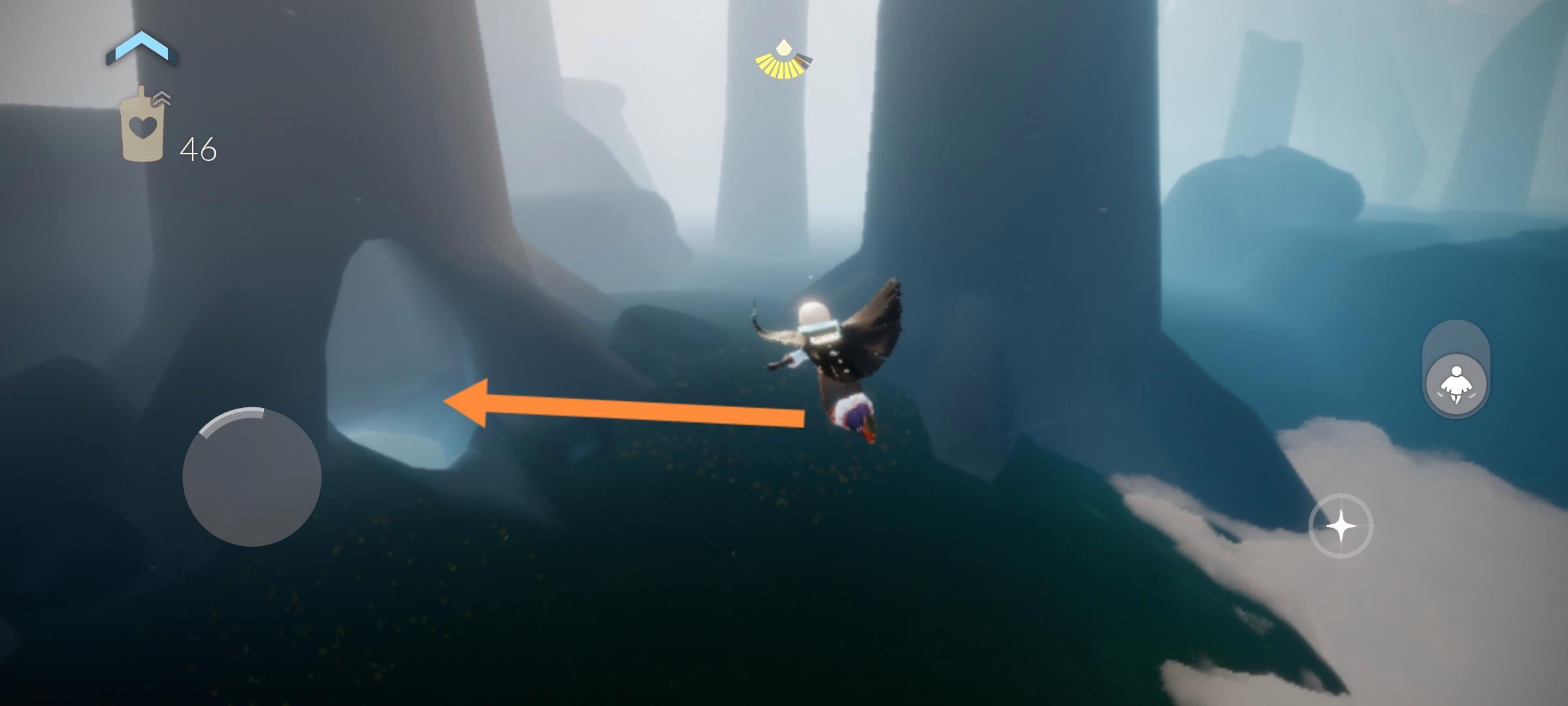Toggle the flight mode character button
The width and height of the screenshot is (1568, 706).
(1456, 384)
